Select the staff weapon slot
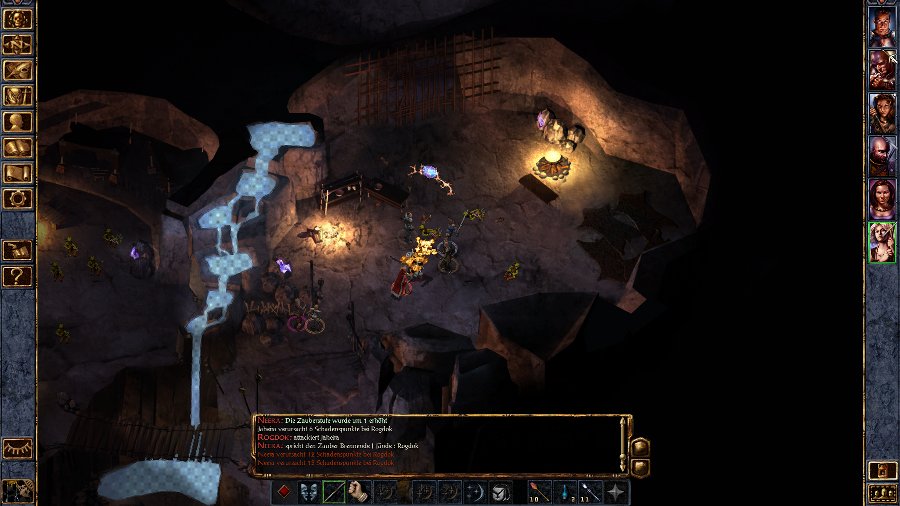The height and width of the screenshot is (506, 900). point(334,491)
